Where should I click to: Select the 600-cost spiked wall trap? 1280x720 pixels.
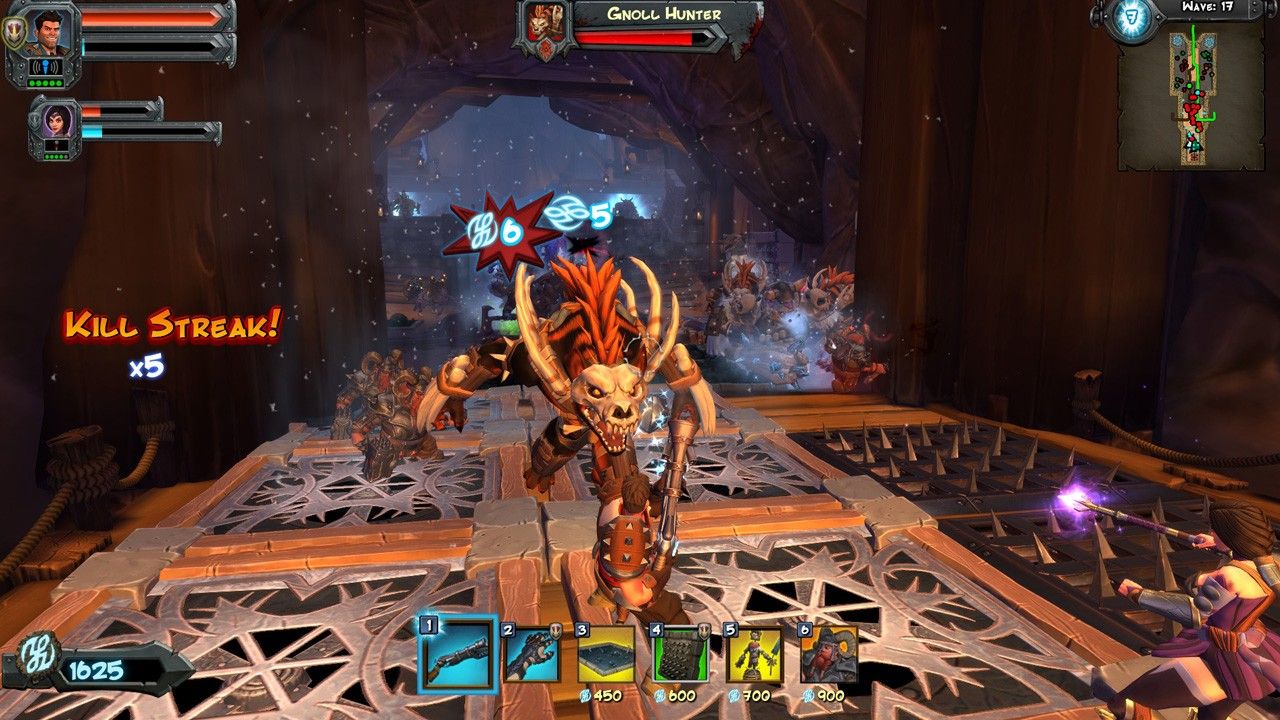tap(680, 655)
